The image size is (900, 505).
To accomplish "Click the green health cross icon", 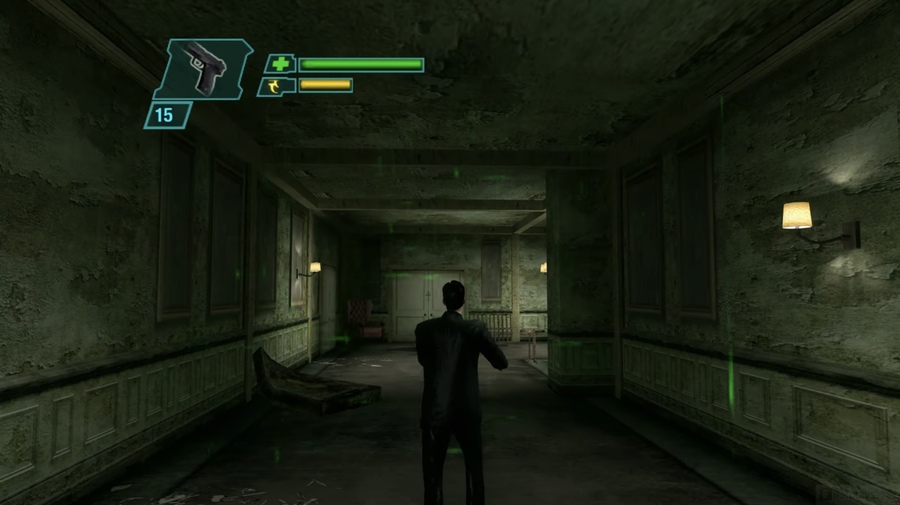I will click(281, 64).
